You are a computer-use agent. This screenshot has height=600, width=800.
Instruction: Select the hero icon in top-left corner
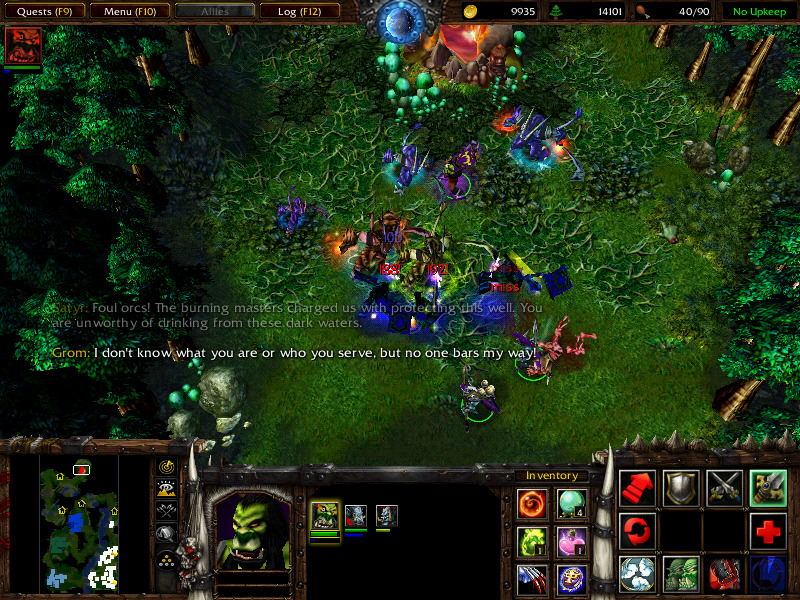click(x=22, y=46)
